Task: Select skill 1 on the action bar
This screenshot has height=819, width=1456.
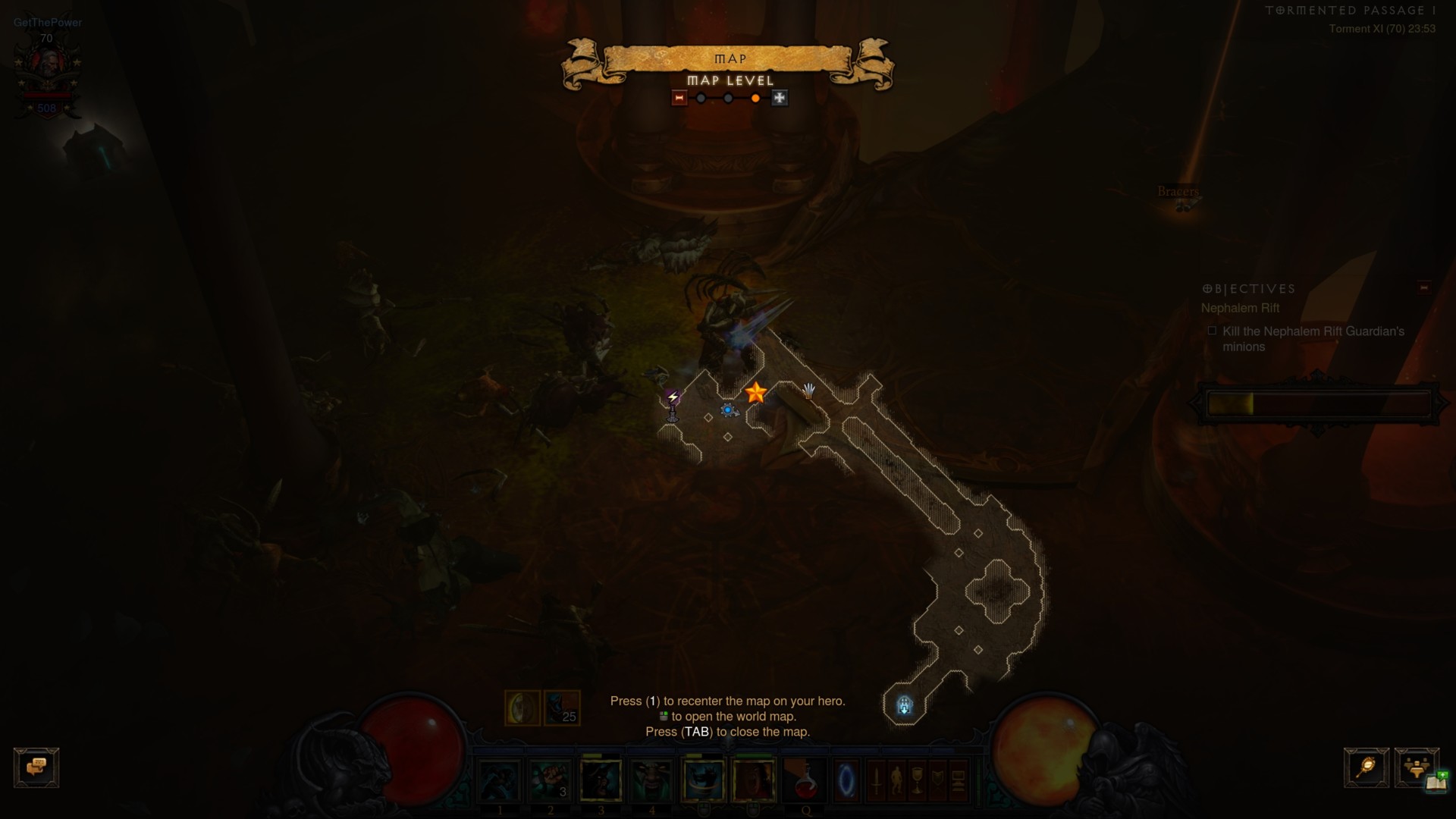Action: tap(500, 781)
